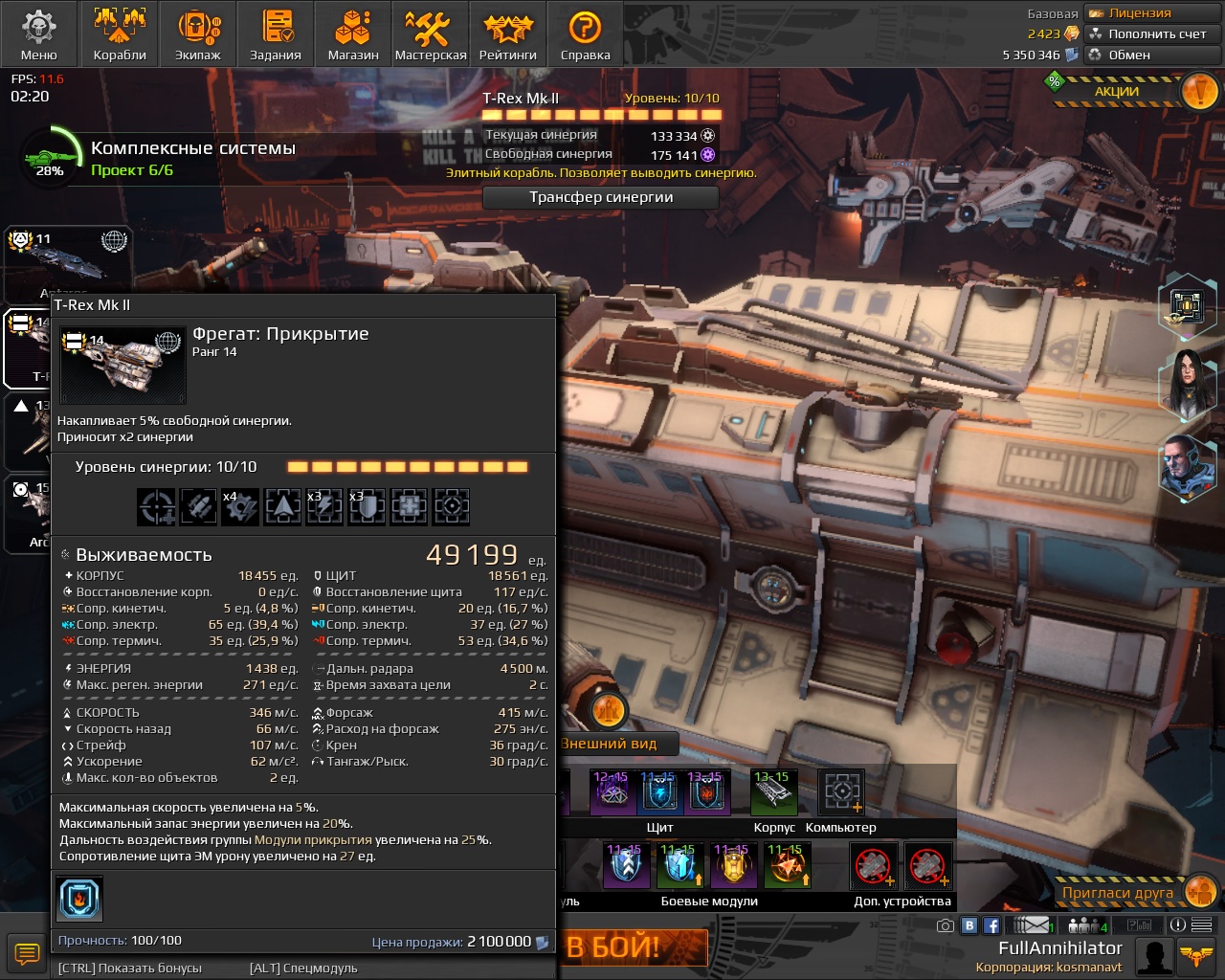Viewport: 1225px width, 980px height.
Task: Click the Трансфер синергии button
Action: point(601,197)
